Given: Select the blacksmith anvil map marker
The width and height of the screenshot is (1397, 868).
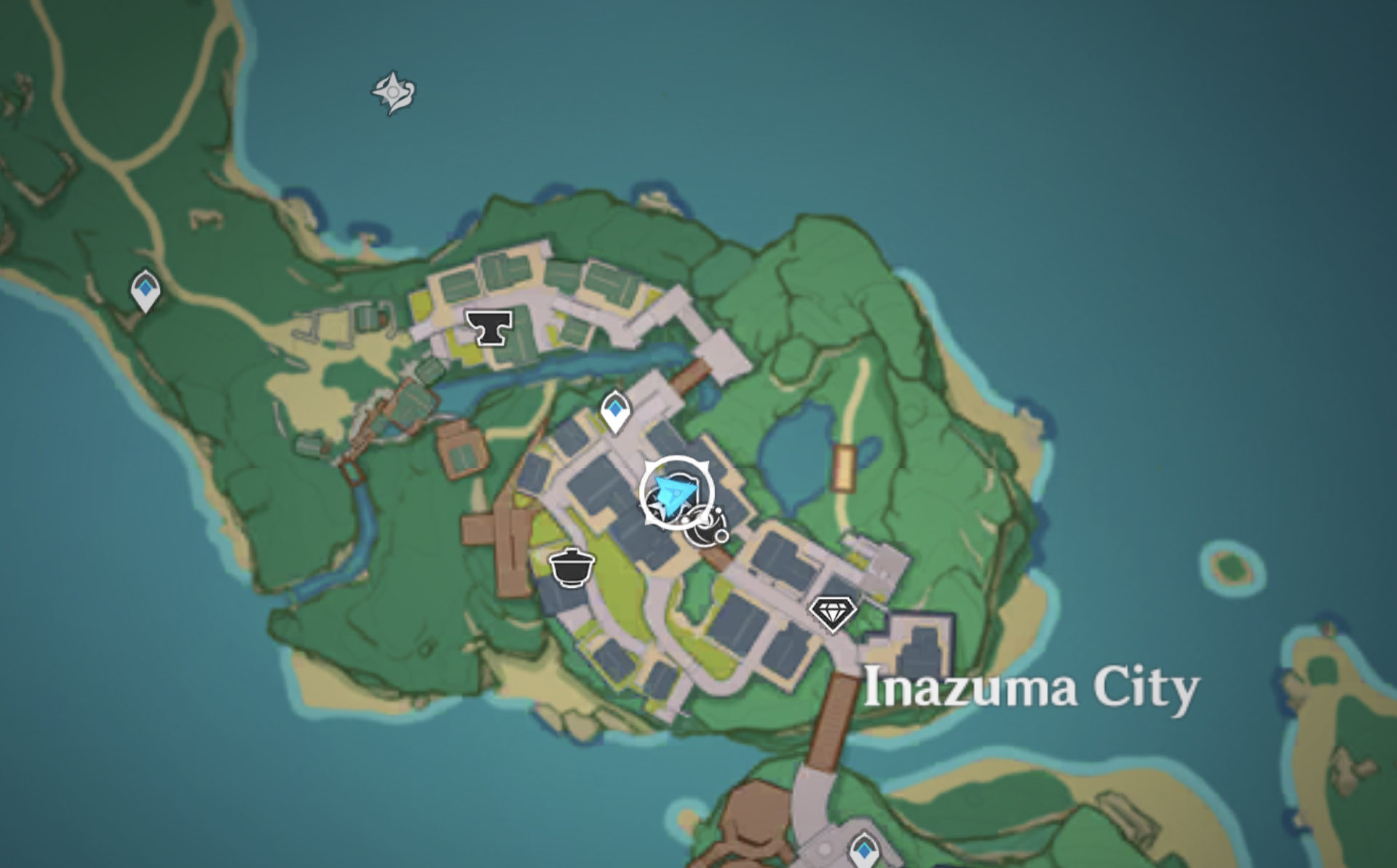Looking at the screenshot, I should [x=489, y=327].
